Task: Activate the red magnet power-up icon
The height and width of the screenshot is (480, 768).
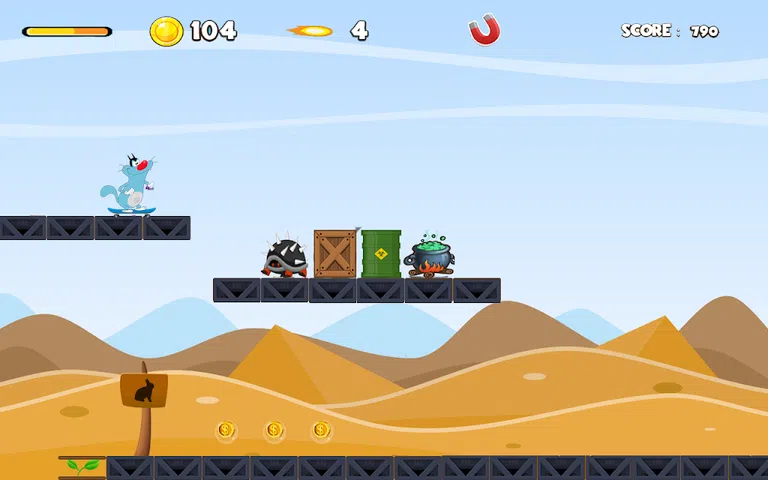Action: tap(484, 31)
